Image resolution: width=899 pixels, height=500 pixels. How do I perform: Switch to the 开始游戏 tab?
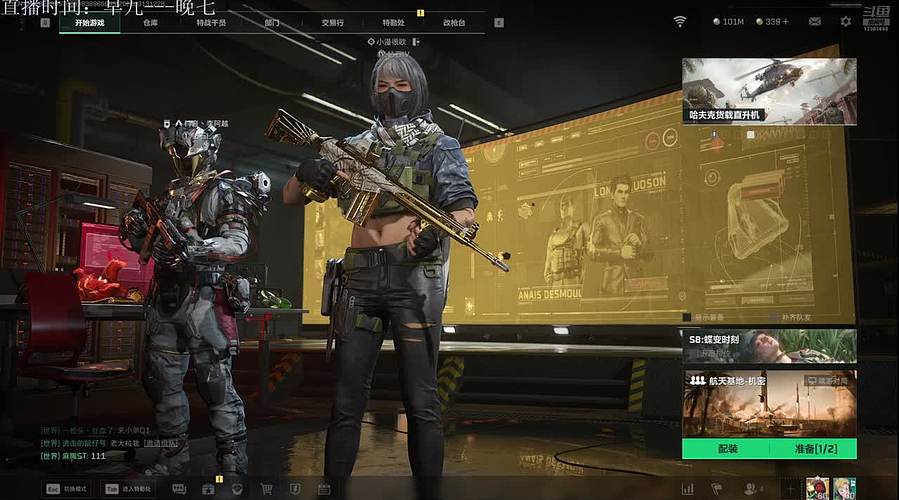coord(89,22)
